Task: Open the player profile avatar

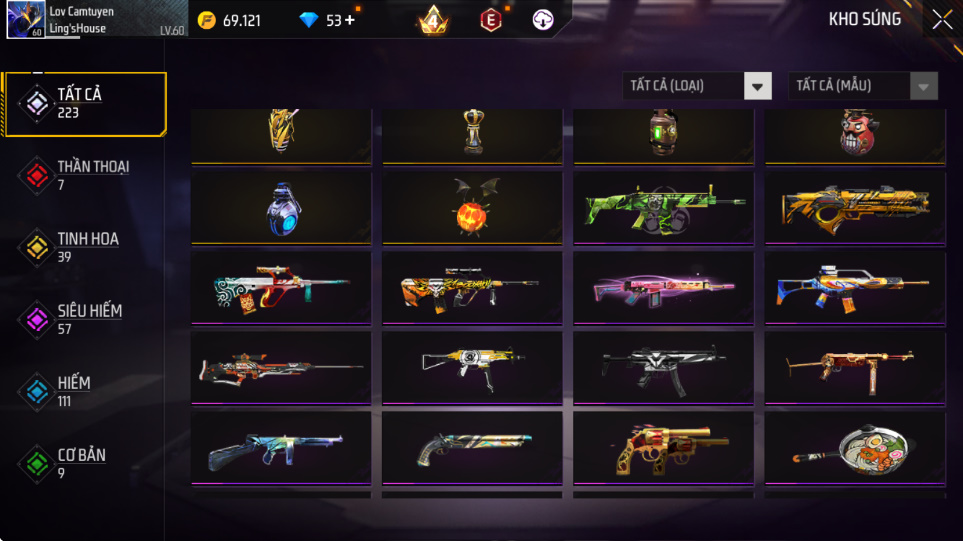Action: 24,20
